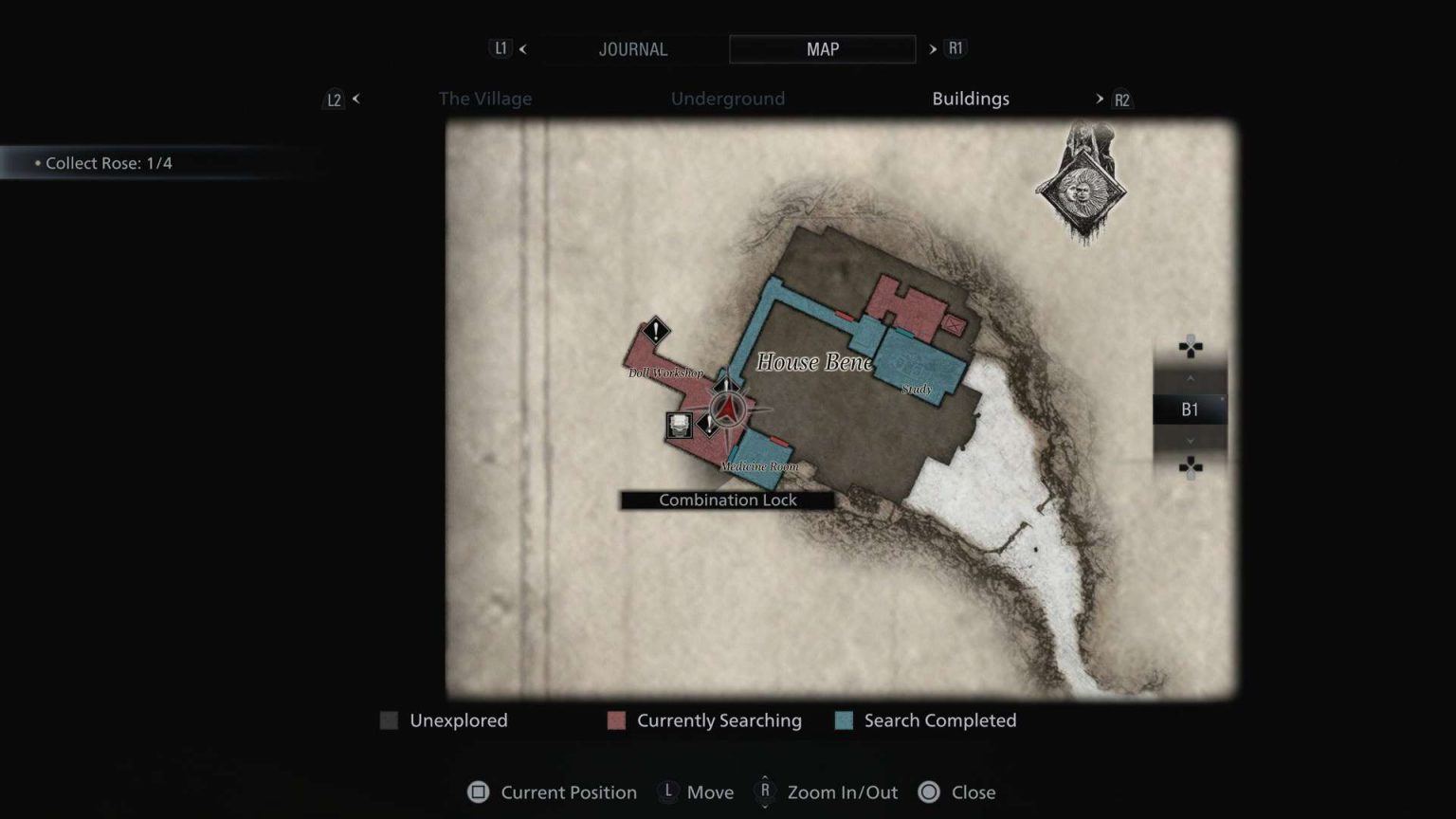
Task: Click the Combination Lock label
Action: pyautogui.click(x=727, y=500)
